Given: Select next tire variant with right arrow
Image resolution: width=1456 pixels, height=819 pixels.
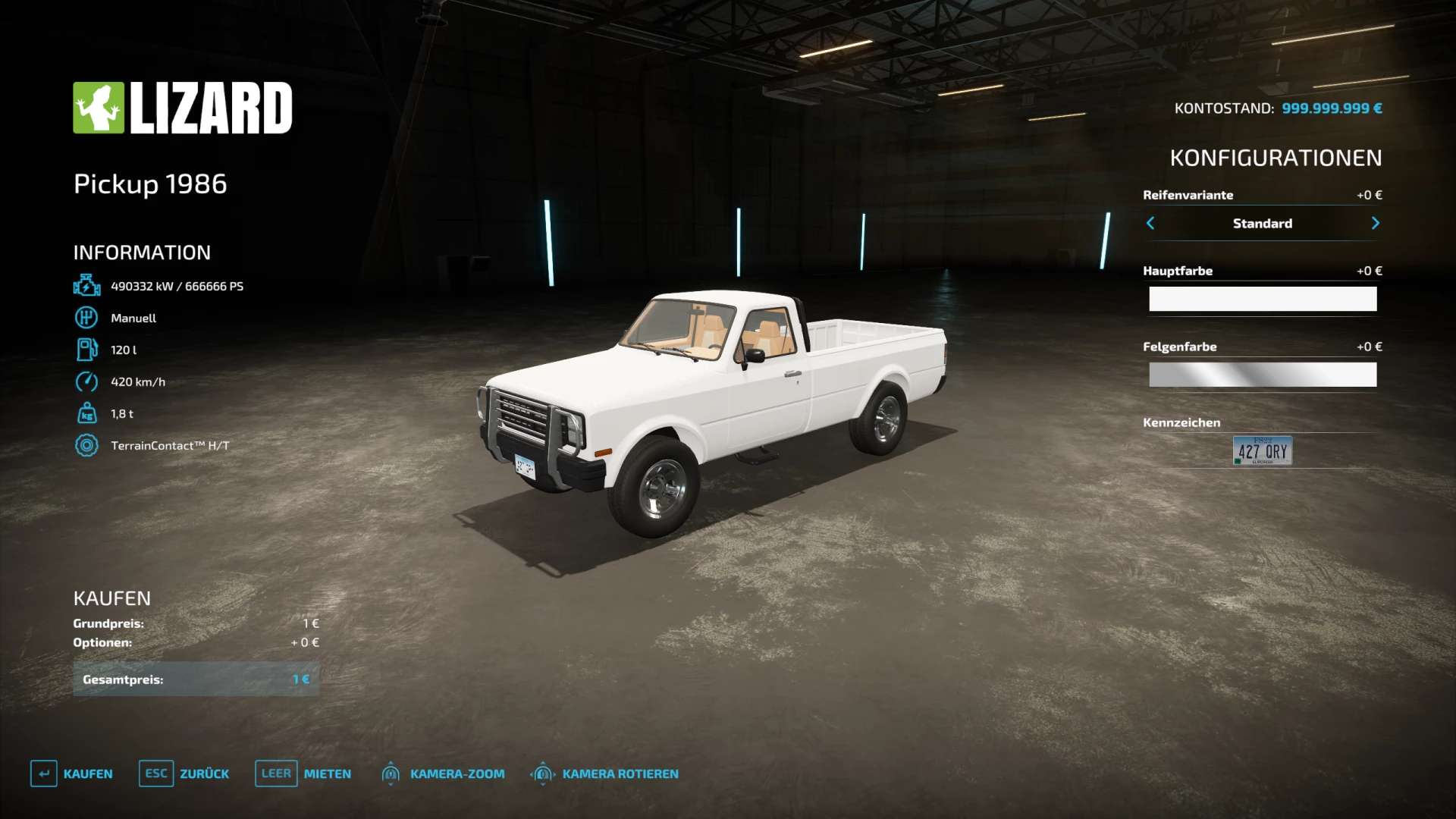Looking at the screenshot, I should tap(1375, 223).
